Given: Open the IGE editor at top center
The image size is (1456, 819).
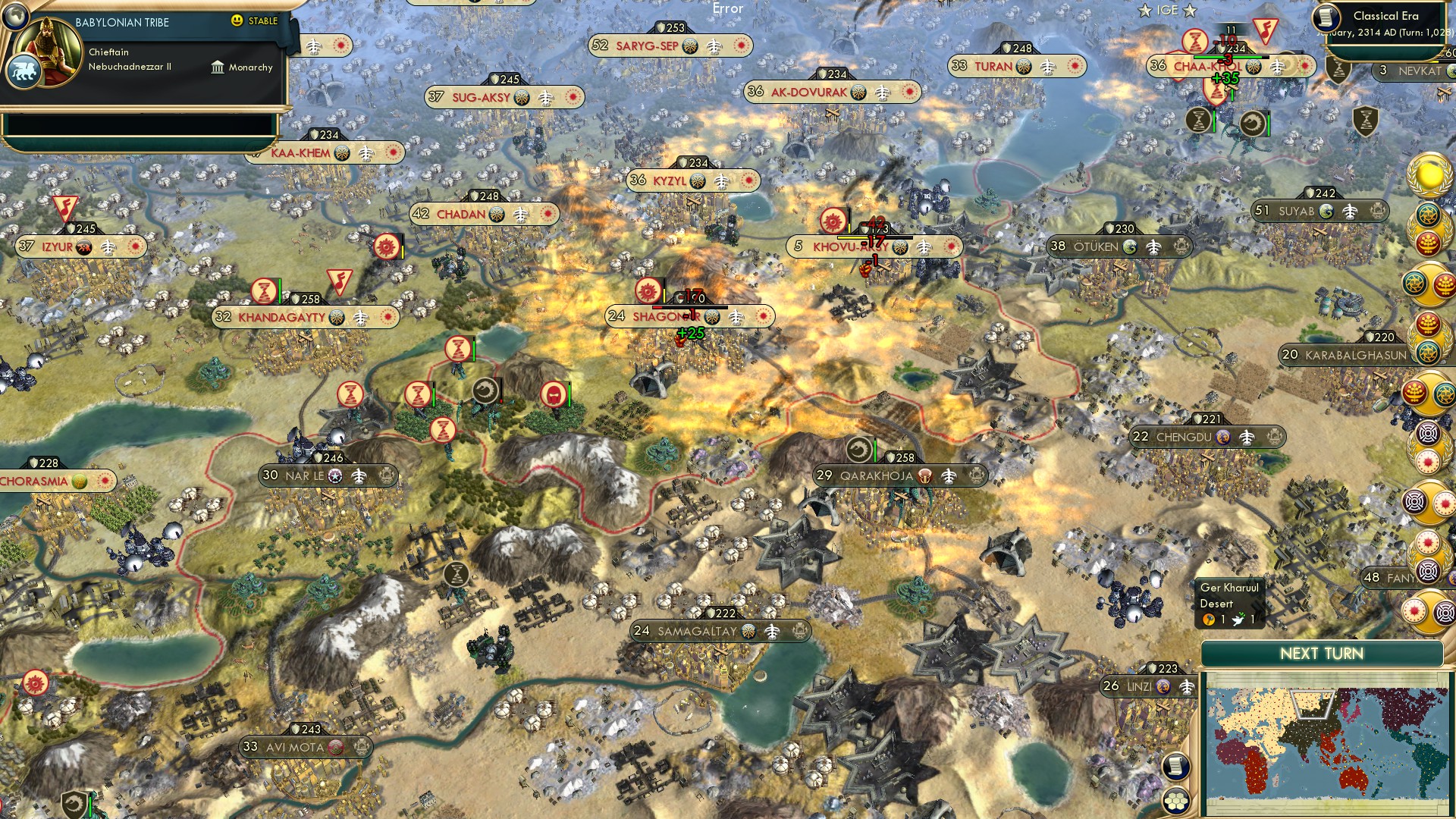Looking at the screenshot, I should coord(1169,11).
